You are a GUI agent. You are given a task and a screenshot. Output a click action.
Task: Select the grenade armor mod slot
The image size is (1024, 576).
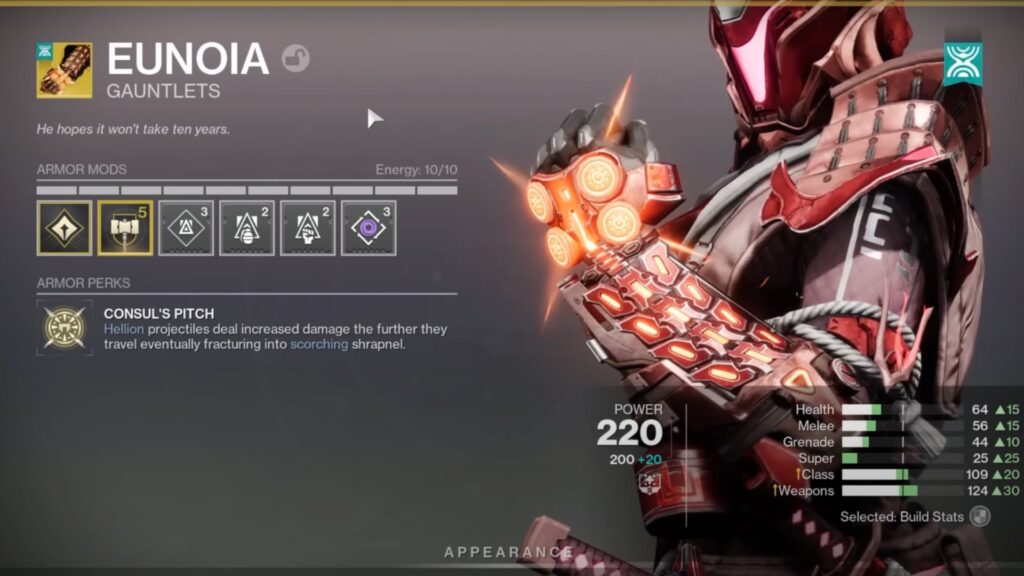tap(247, 228)
